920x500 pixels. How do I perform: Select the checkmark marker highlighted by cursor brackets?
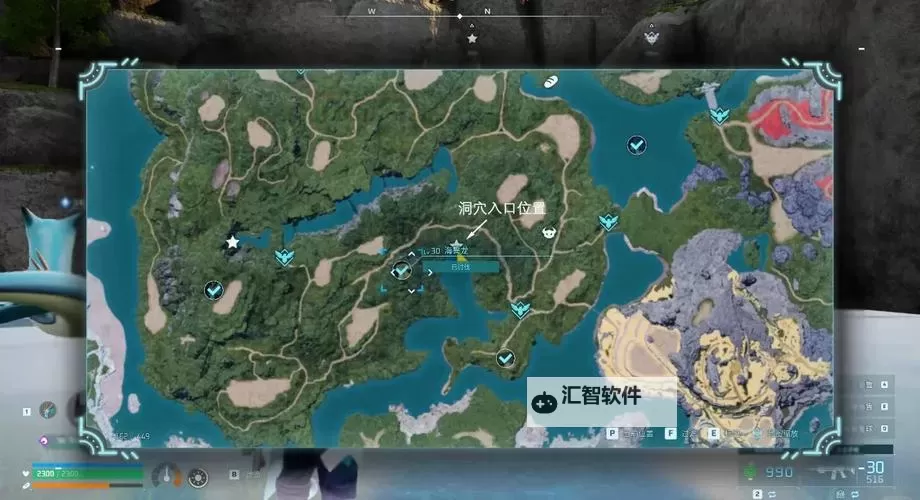click(x=402, y=270)
